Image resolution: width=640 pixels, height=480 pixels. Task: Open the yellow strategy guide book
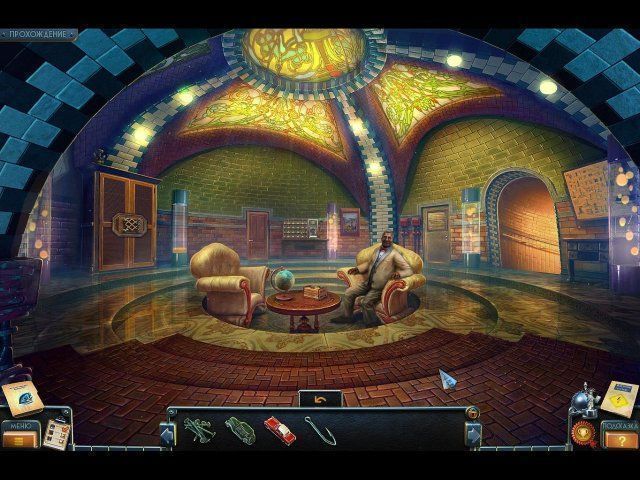click(616, 398)
